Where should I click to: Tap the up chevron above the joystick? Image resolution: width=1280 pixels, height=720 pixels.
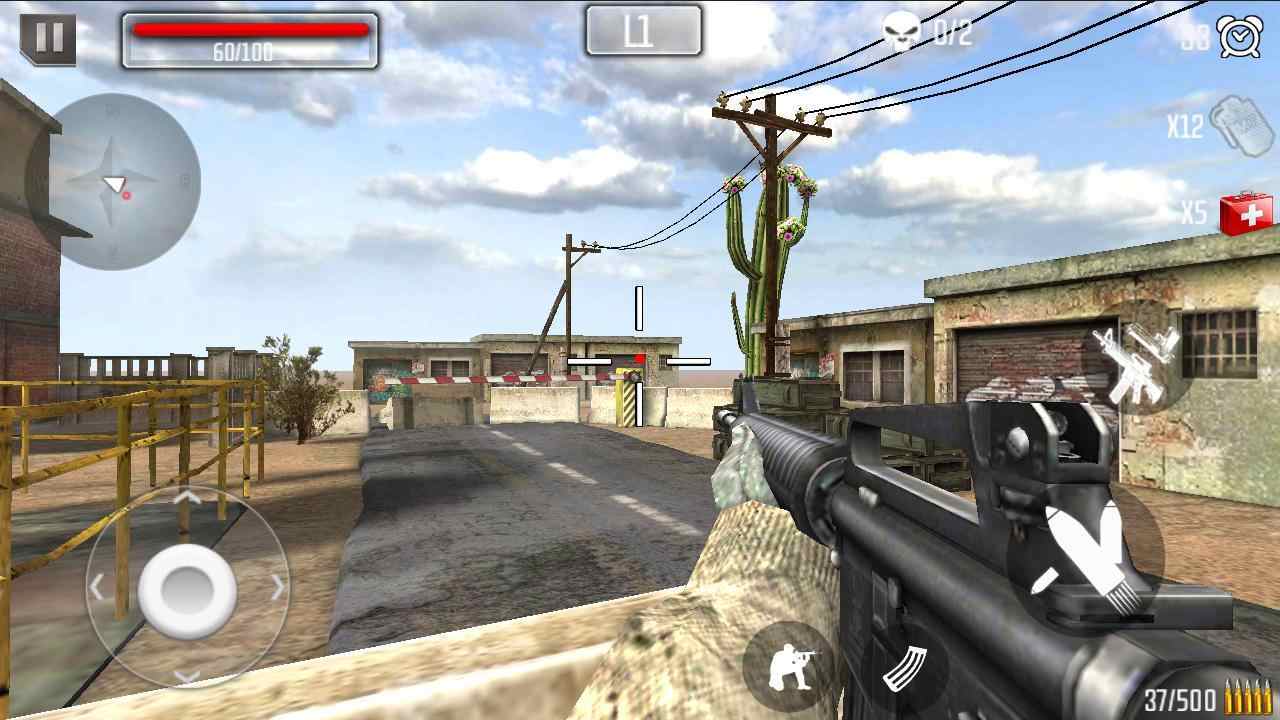(x=187, y=499)
